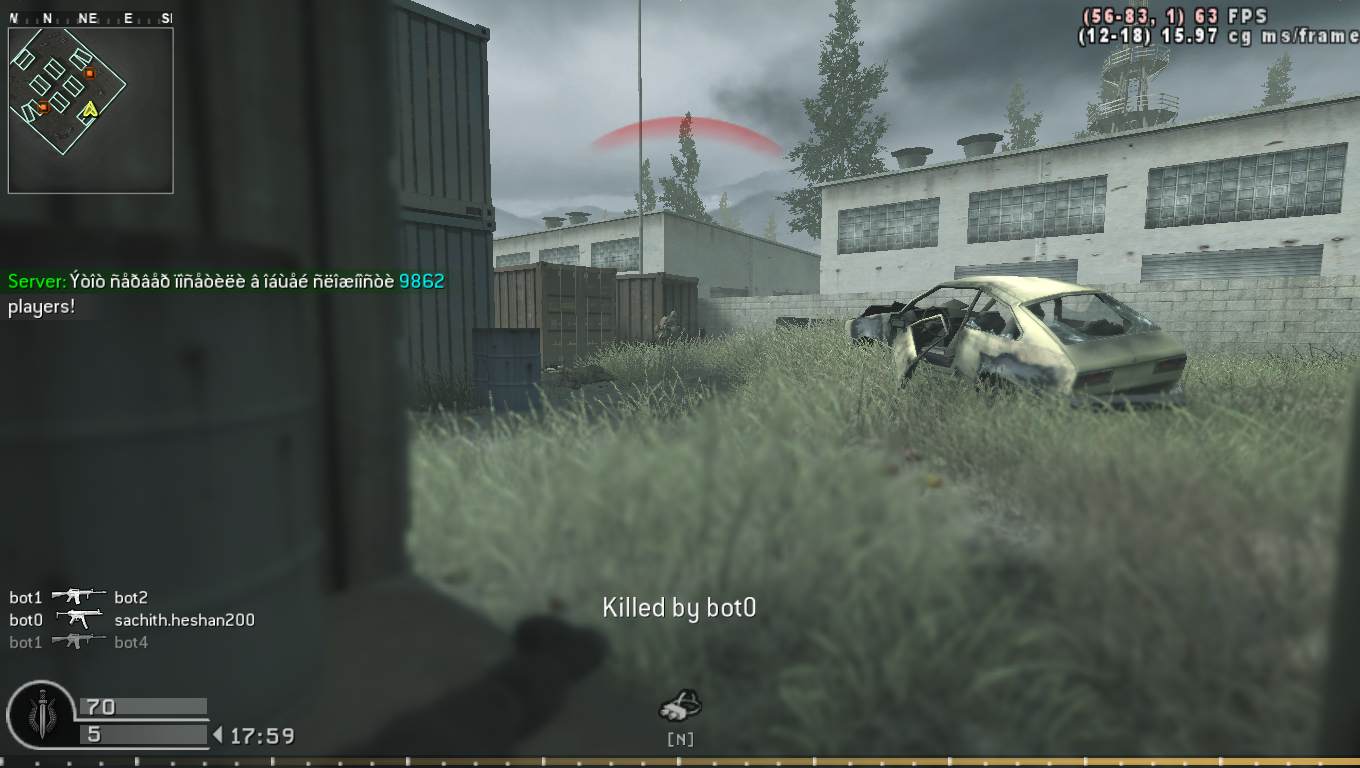
Task: Click the lower orange objective marker on the minimap
Action: click(x=43, y=108)
